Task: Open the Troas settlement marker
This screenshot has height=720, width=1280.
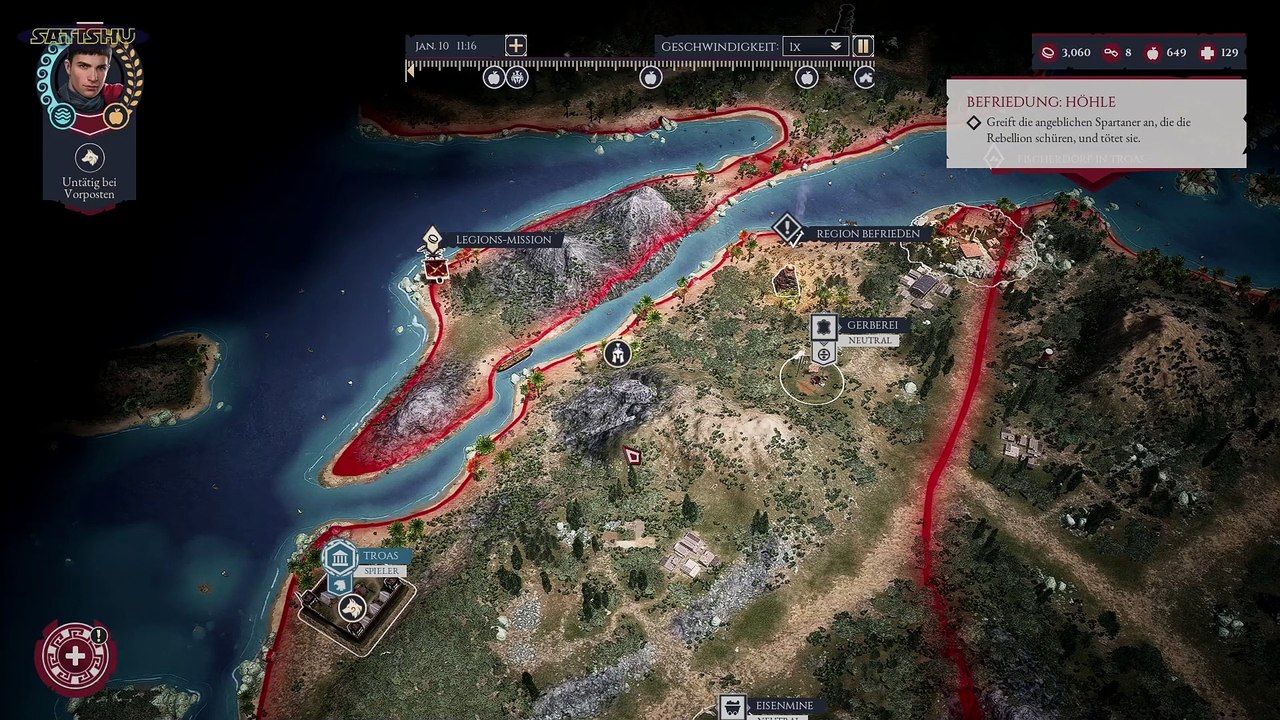Action: tap(341, 557)
